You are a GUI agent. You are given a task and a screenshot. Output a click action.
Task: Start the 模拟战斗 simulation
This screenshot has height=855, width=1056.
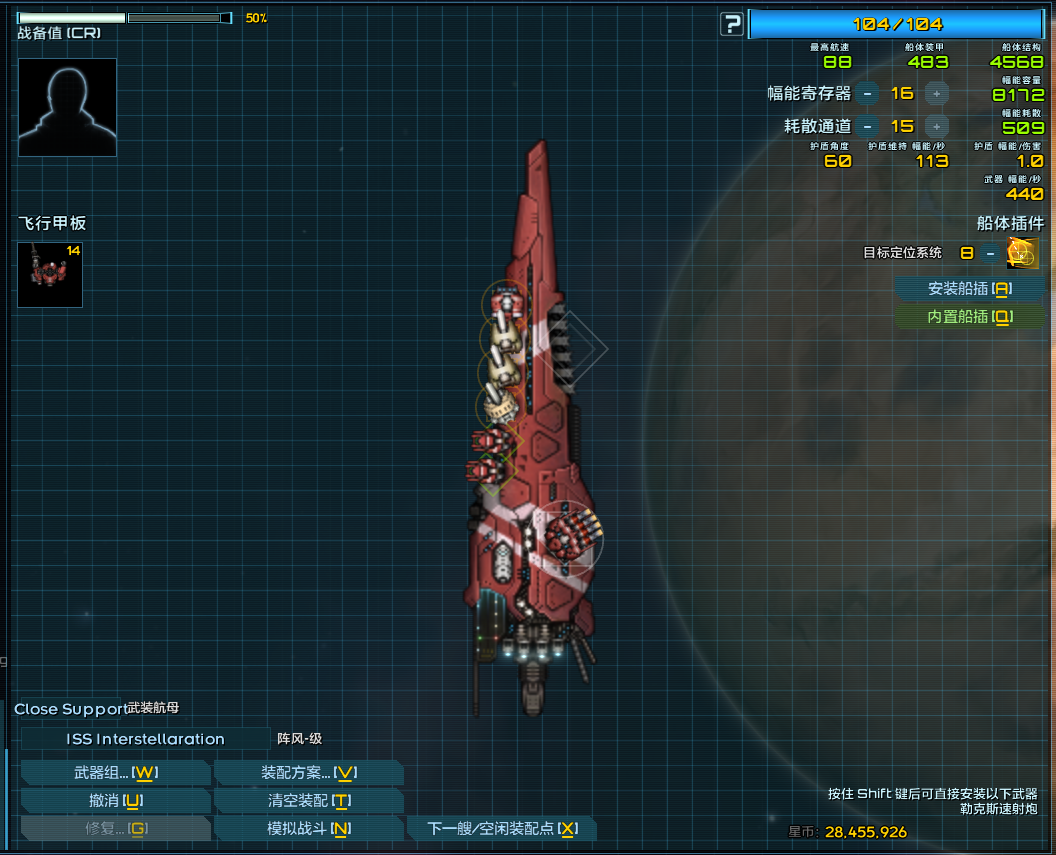coord(308,829)
